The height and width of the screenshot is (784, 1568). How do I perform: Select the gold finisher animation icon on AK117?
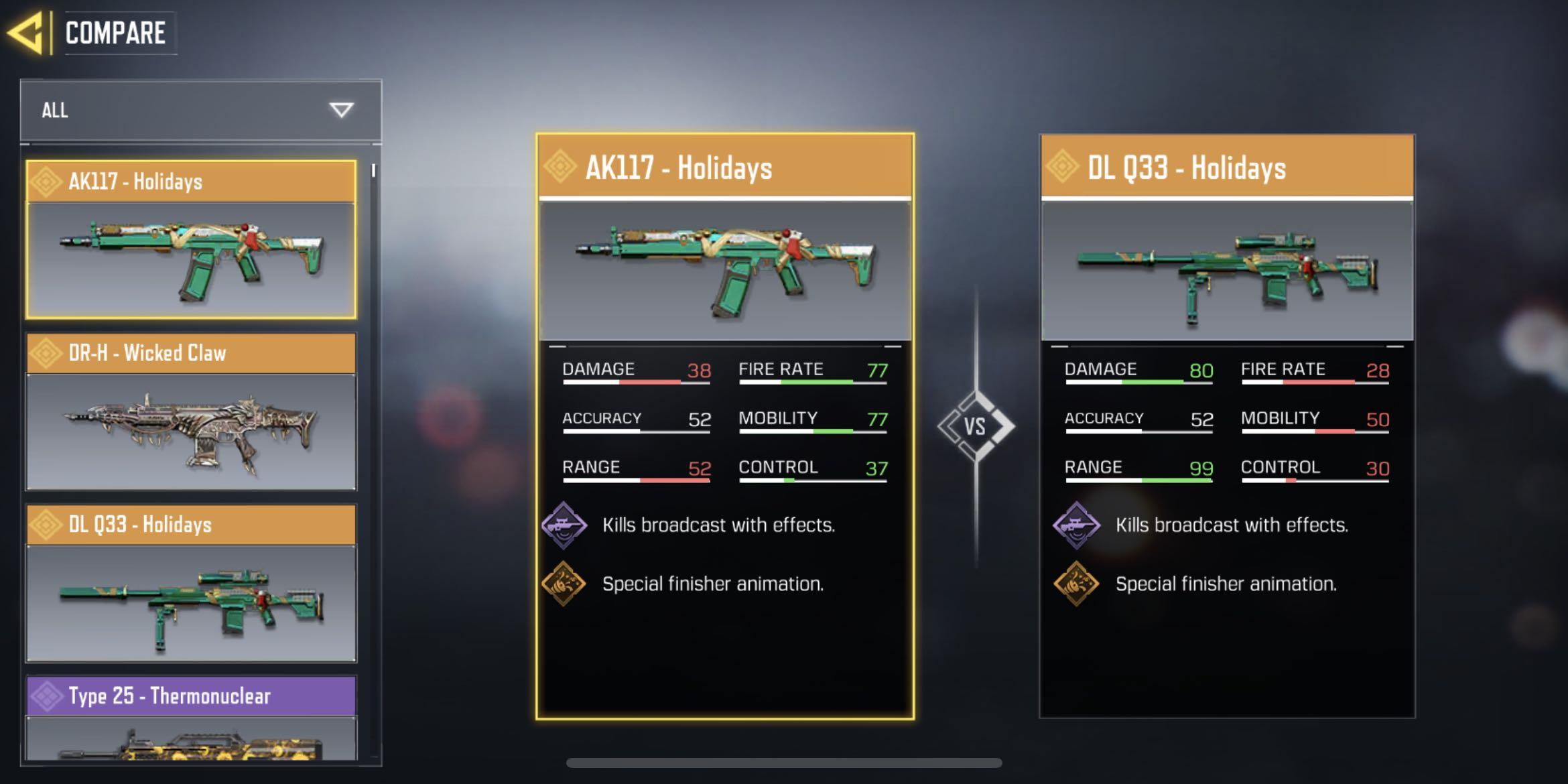click(x=564, y=584)
